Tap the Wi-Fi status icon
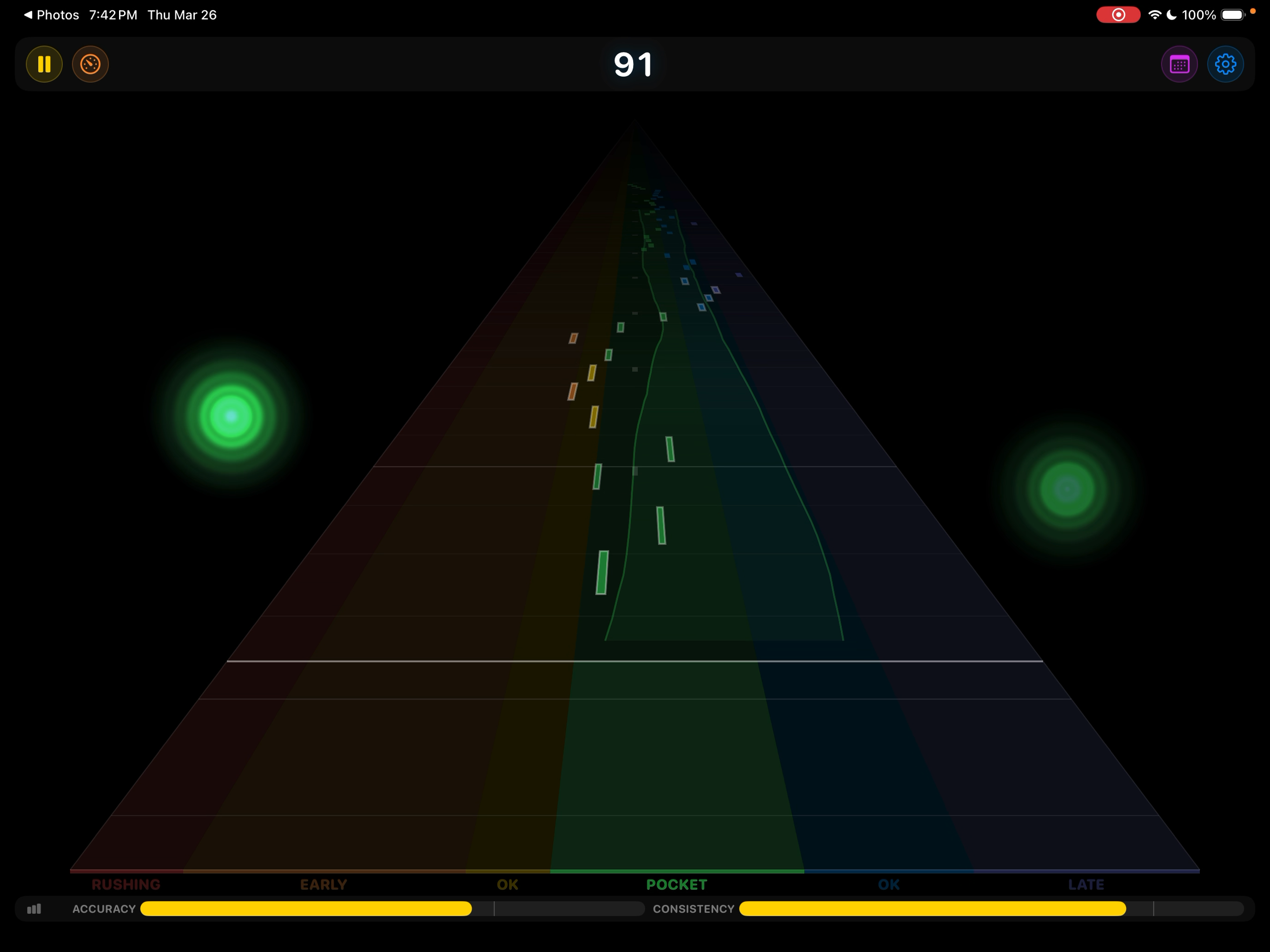 click(1156, 14)
